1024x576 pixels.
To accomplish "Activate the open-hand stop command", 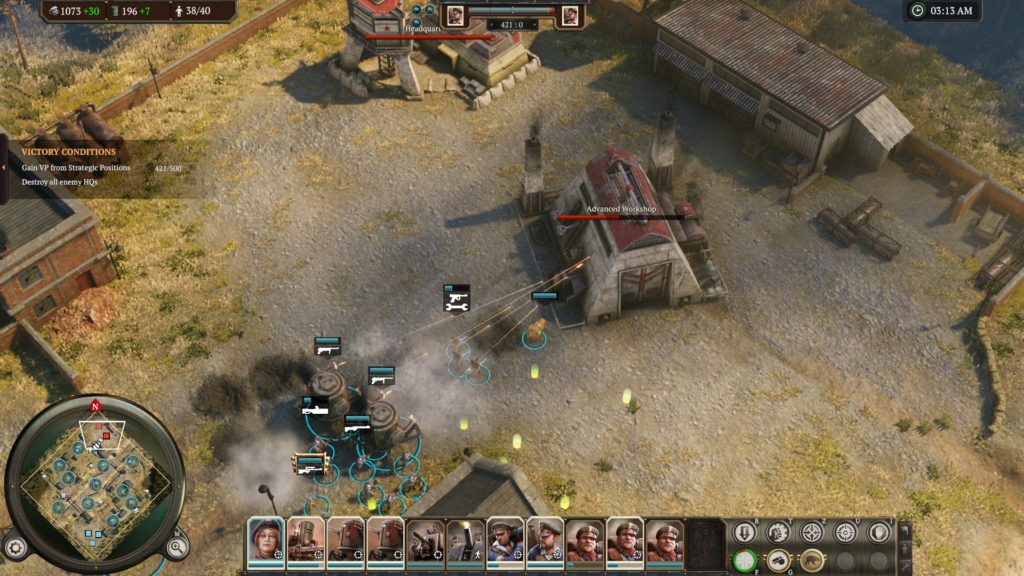I will [x=879, y=532].
